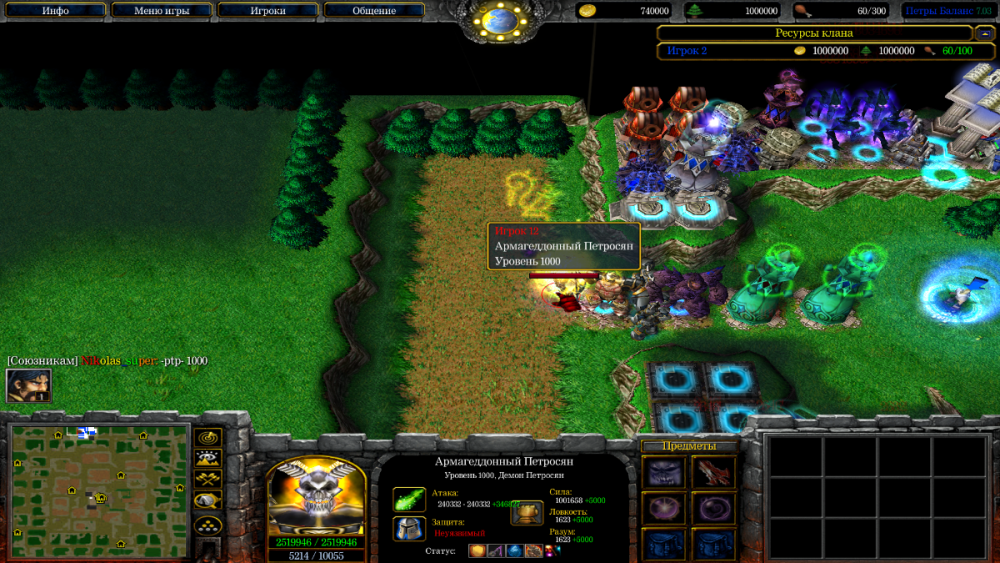Toggle the minimap creep camps button

pos(208,501)
